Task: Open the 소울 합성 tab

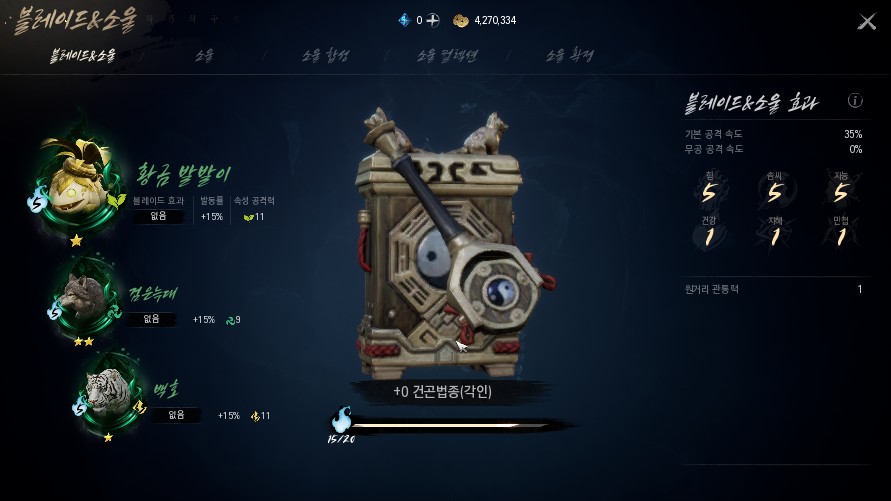Action: (325, 56)
